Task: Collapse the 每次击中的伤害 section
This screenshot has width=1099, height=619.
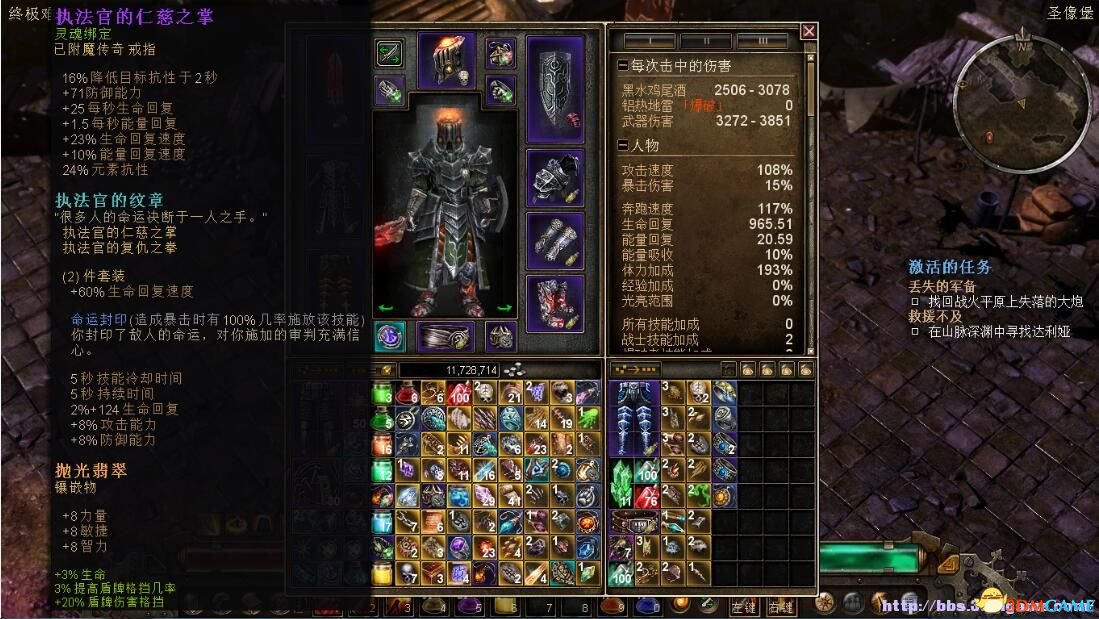Action: (623, 66)
